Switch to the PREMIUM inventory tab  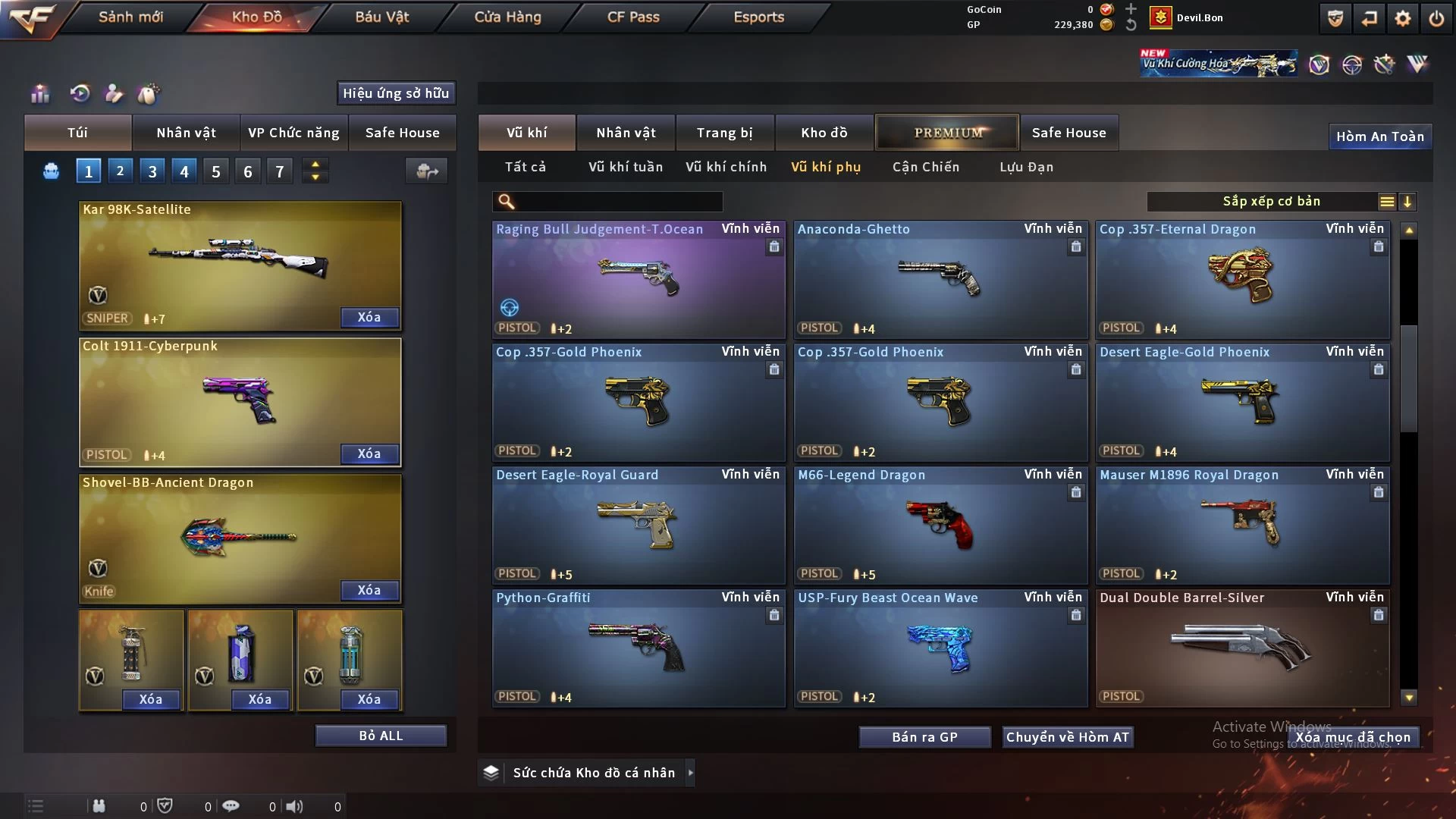tap(947, 133)
